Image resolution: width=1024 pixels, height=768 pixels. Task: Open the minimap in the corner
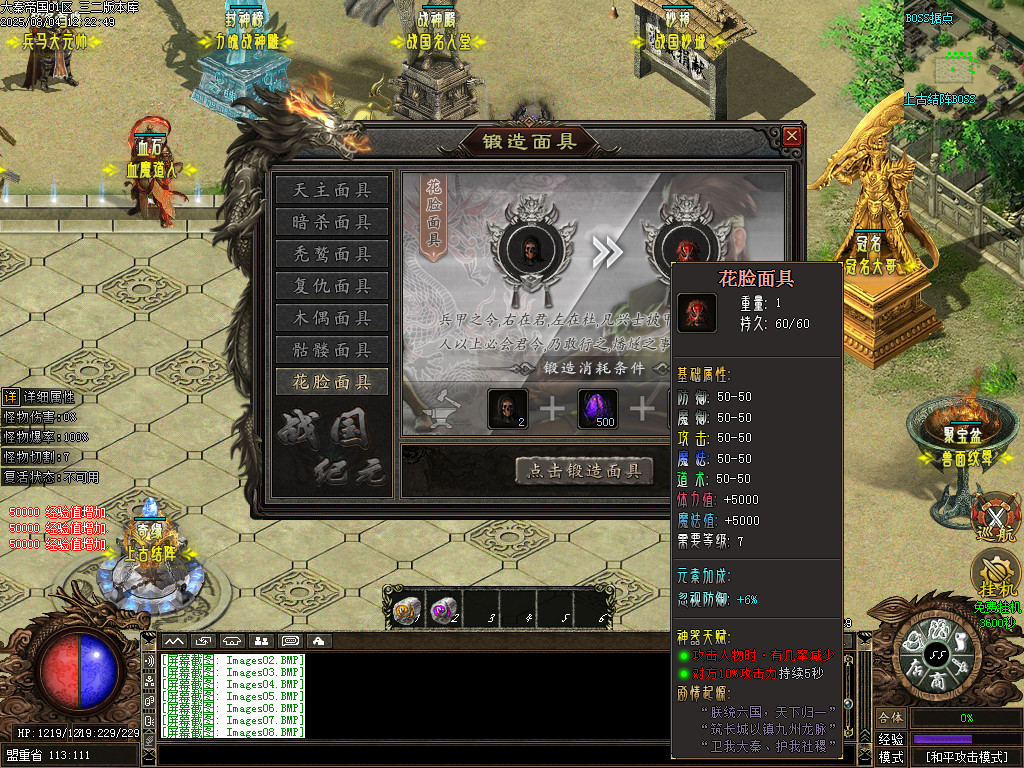pos(962,60)
